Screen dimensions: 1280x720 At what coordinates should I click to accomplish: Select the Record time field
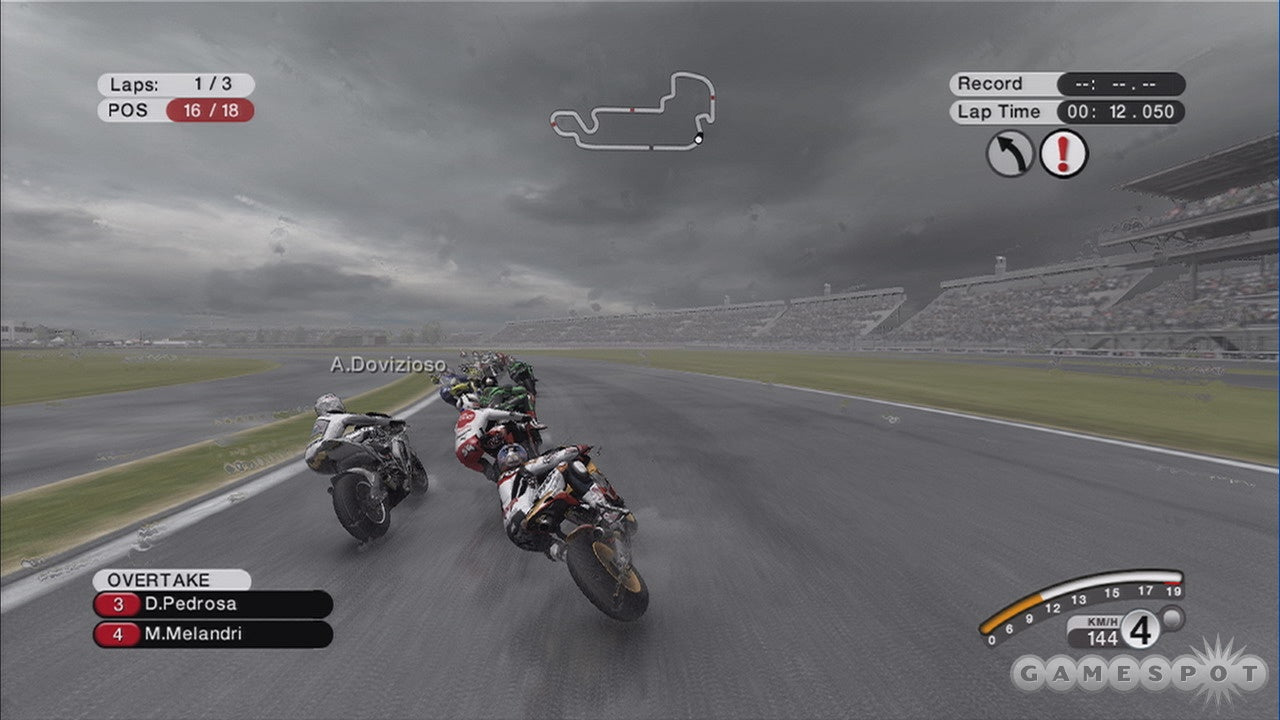[x=1060, y=84]
